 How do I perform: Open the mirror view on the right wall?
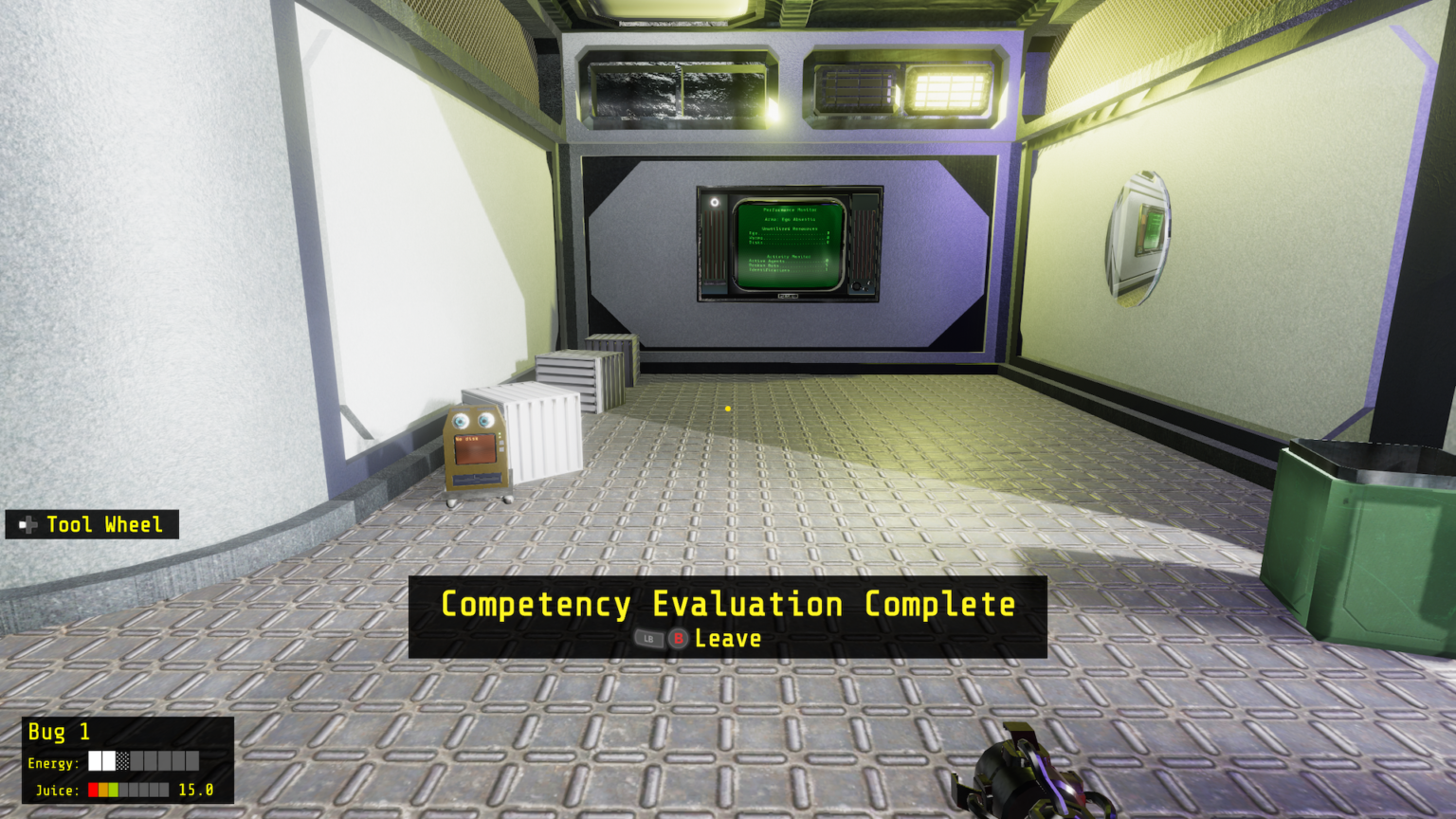coord(1142,237)
